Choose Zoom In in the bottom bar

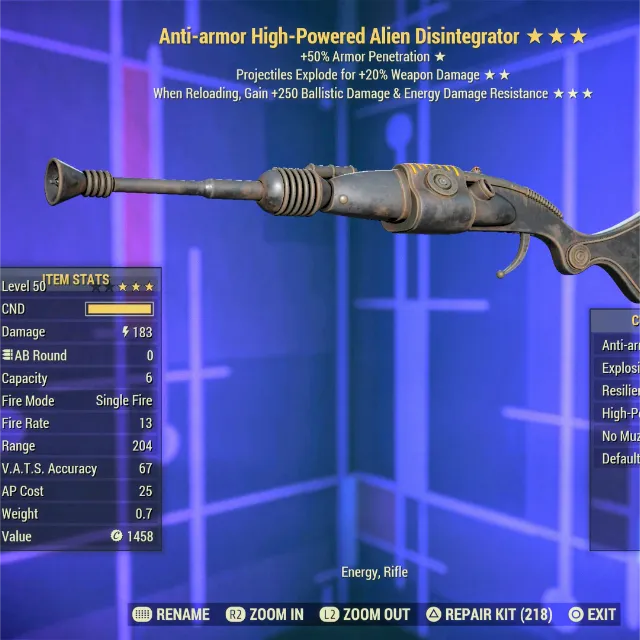pyautogui.click(x=265, y=614)
